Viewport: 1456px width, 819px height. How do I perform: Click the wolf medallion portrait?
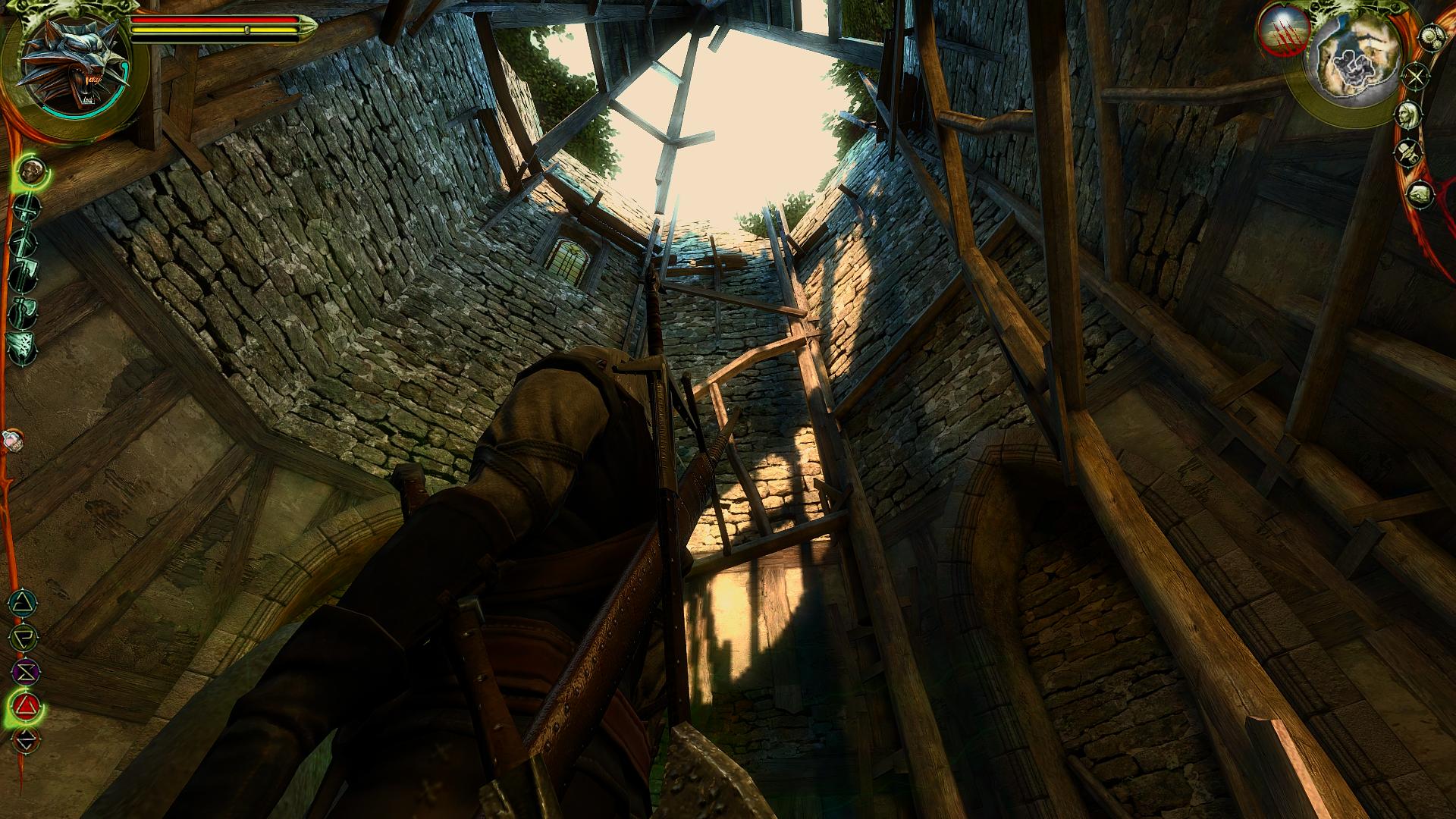pos(76,62)
